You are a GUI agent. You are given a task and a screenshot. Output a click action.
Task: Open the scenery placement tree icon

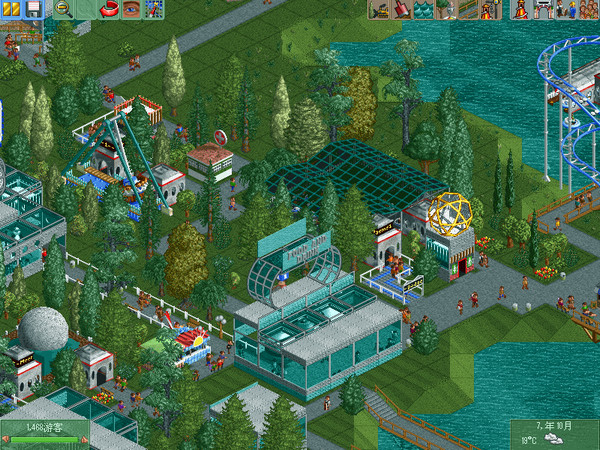445,9
